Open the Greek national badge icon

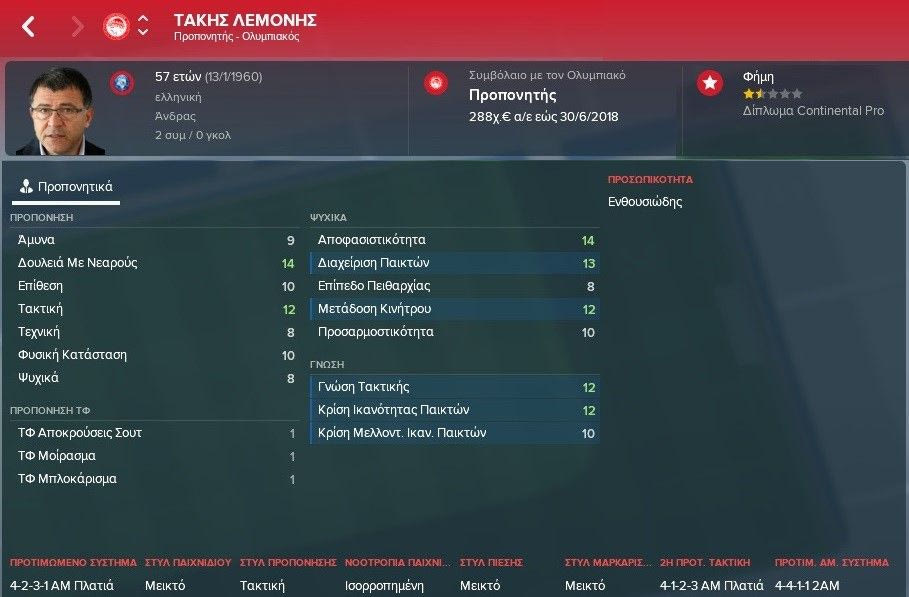pos(122,82)
